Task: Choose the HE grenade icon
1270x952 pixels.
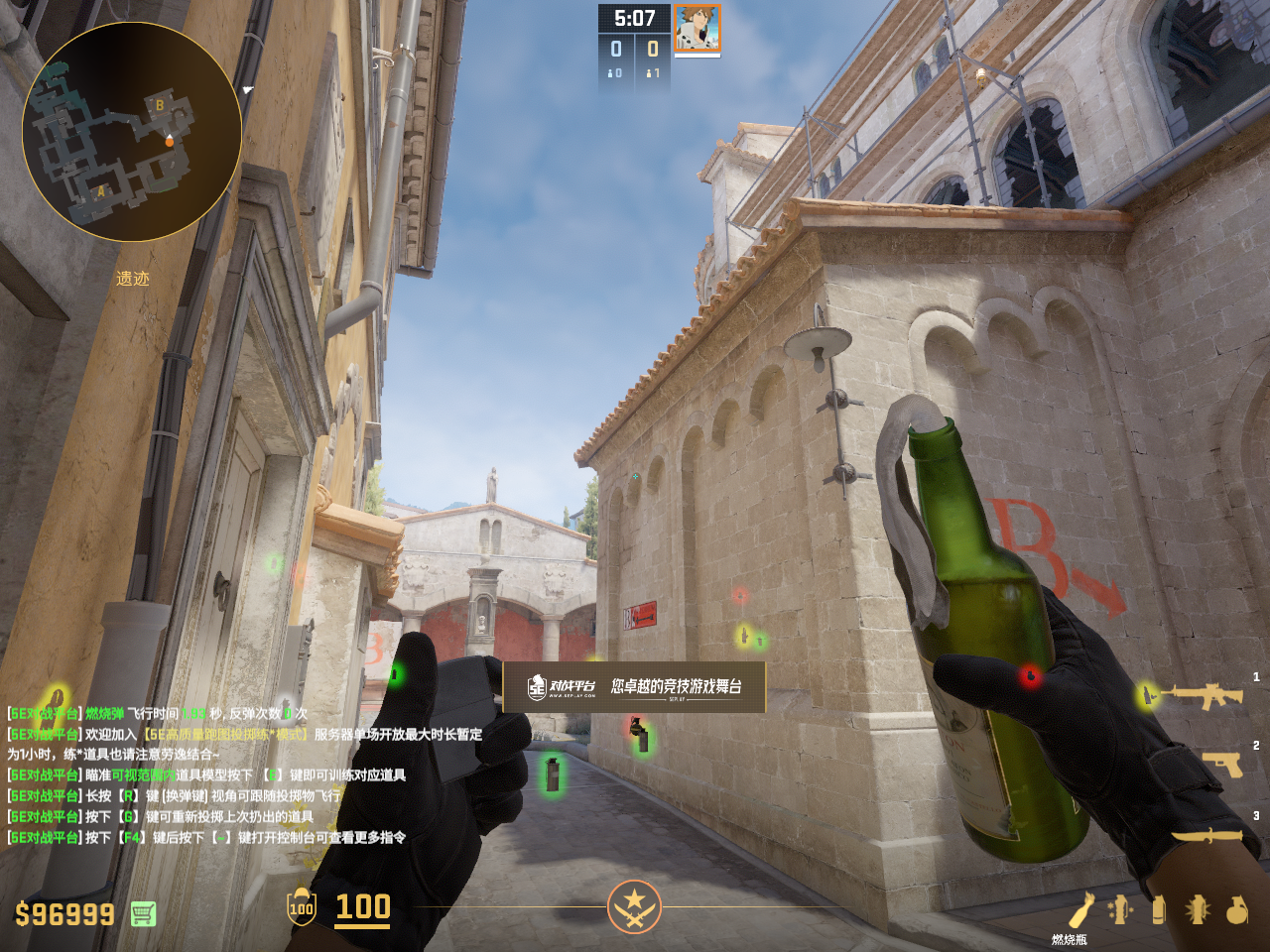Action: [x=1236, y=909]
